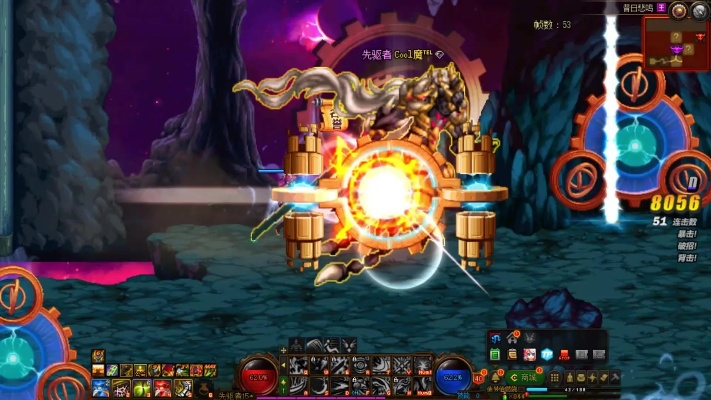Screen dimensions: 711x400
Task: Click the green list icon
Action: click(495, 355)
